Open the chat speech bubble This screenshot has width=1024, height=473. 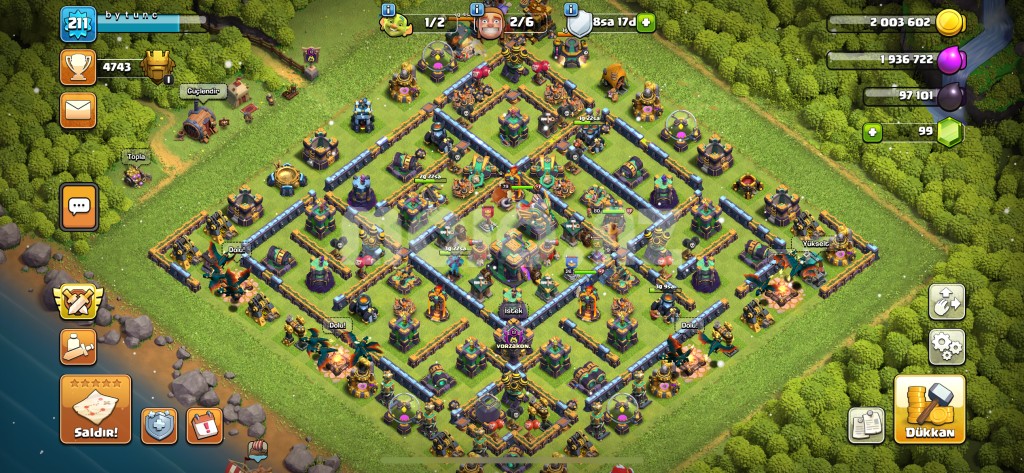coord(77,207)
